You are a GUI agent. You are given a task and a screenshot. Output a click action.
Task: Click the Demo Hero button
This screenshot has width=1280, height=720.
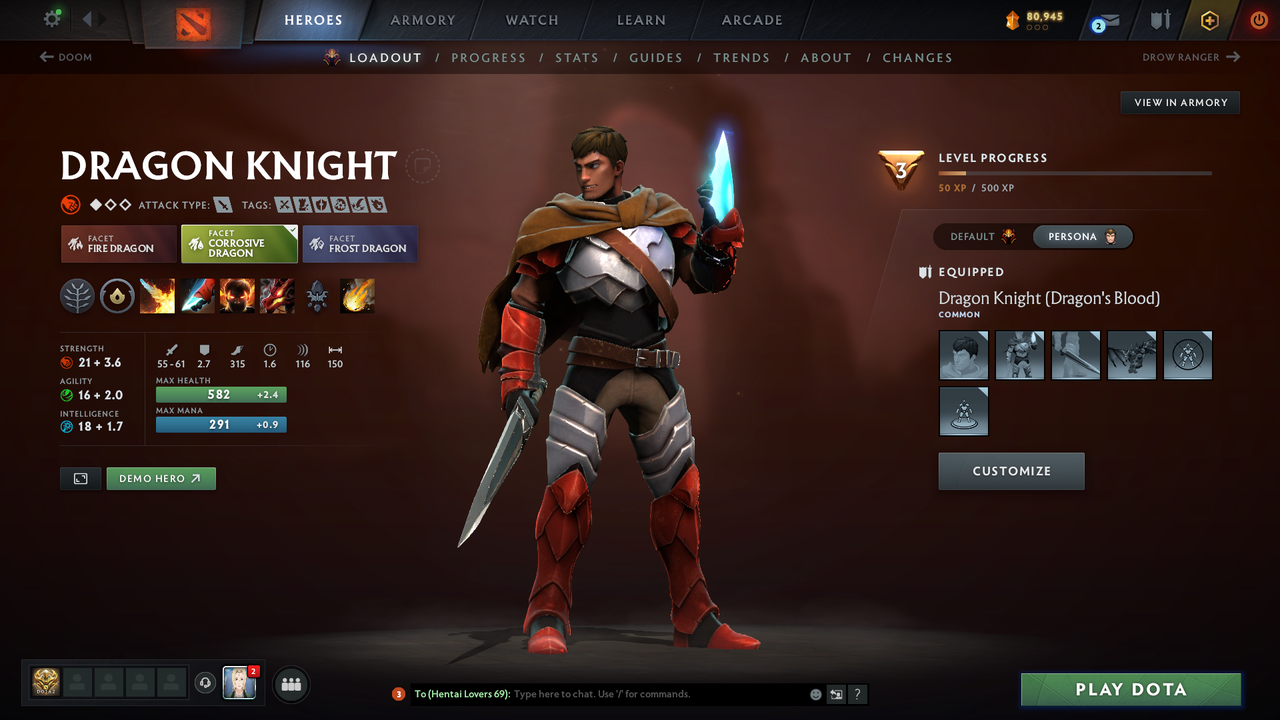click(x=161, y=478)
